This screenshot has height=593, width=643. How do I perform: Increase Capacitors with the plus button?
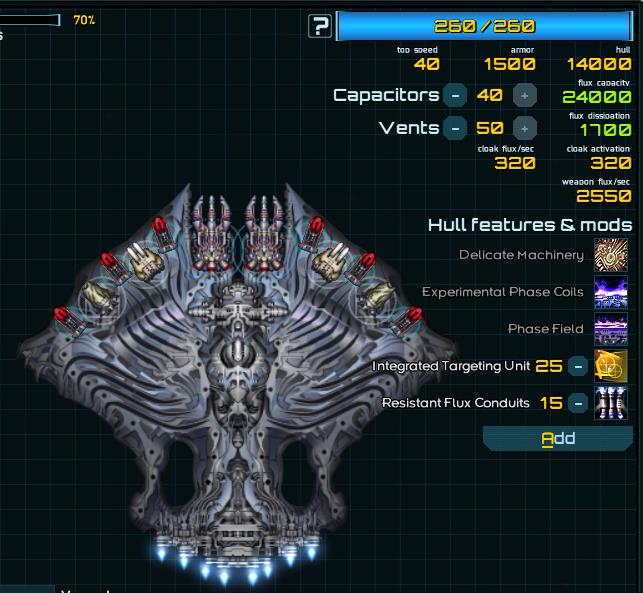pos(523,95)
